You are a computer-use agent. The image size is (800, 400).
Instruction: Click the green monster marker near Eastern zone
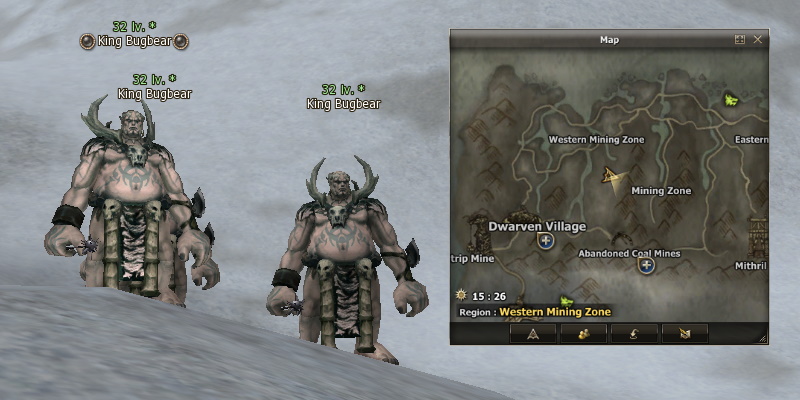coord(729,99)
